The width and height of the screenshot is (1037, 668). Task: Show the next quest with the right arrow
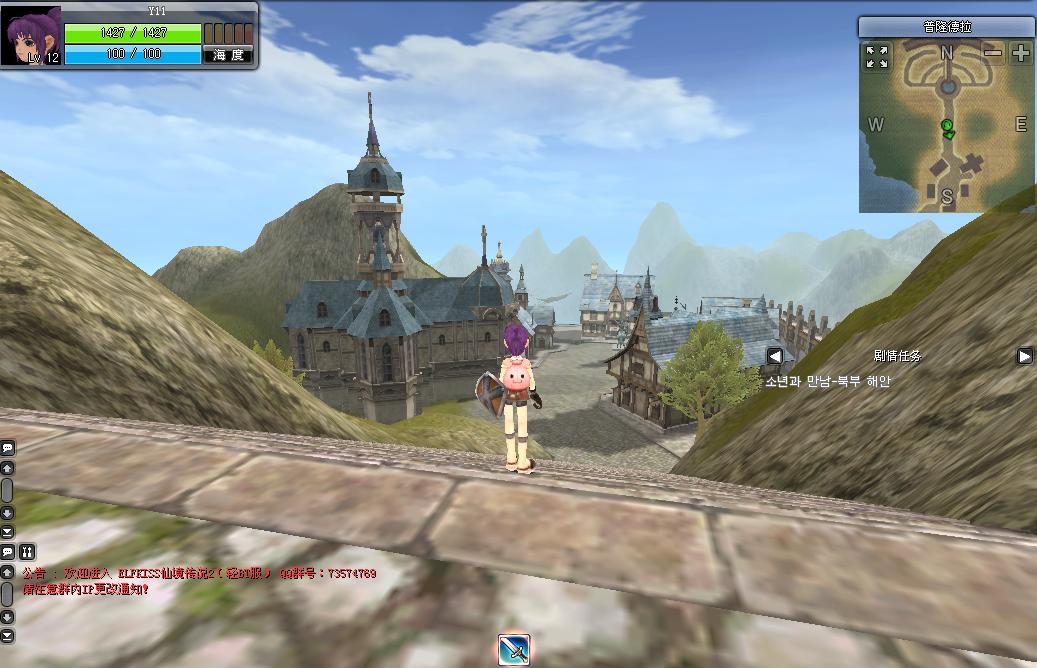point(1025,356)
